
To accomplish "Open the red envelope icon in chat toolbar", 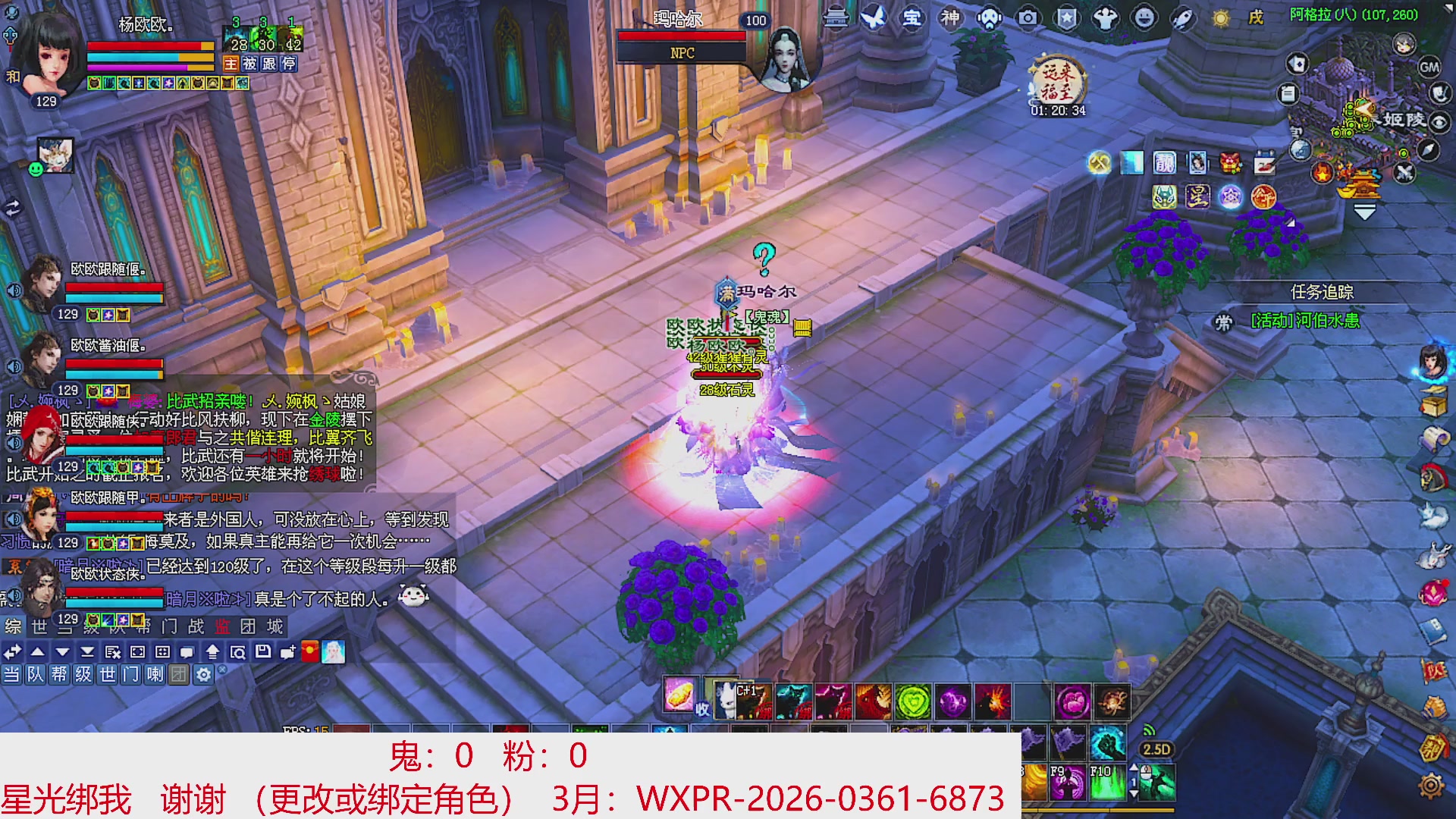I will pyautogui.click(x=310, y=651).
